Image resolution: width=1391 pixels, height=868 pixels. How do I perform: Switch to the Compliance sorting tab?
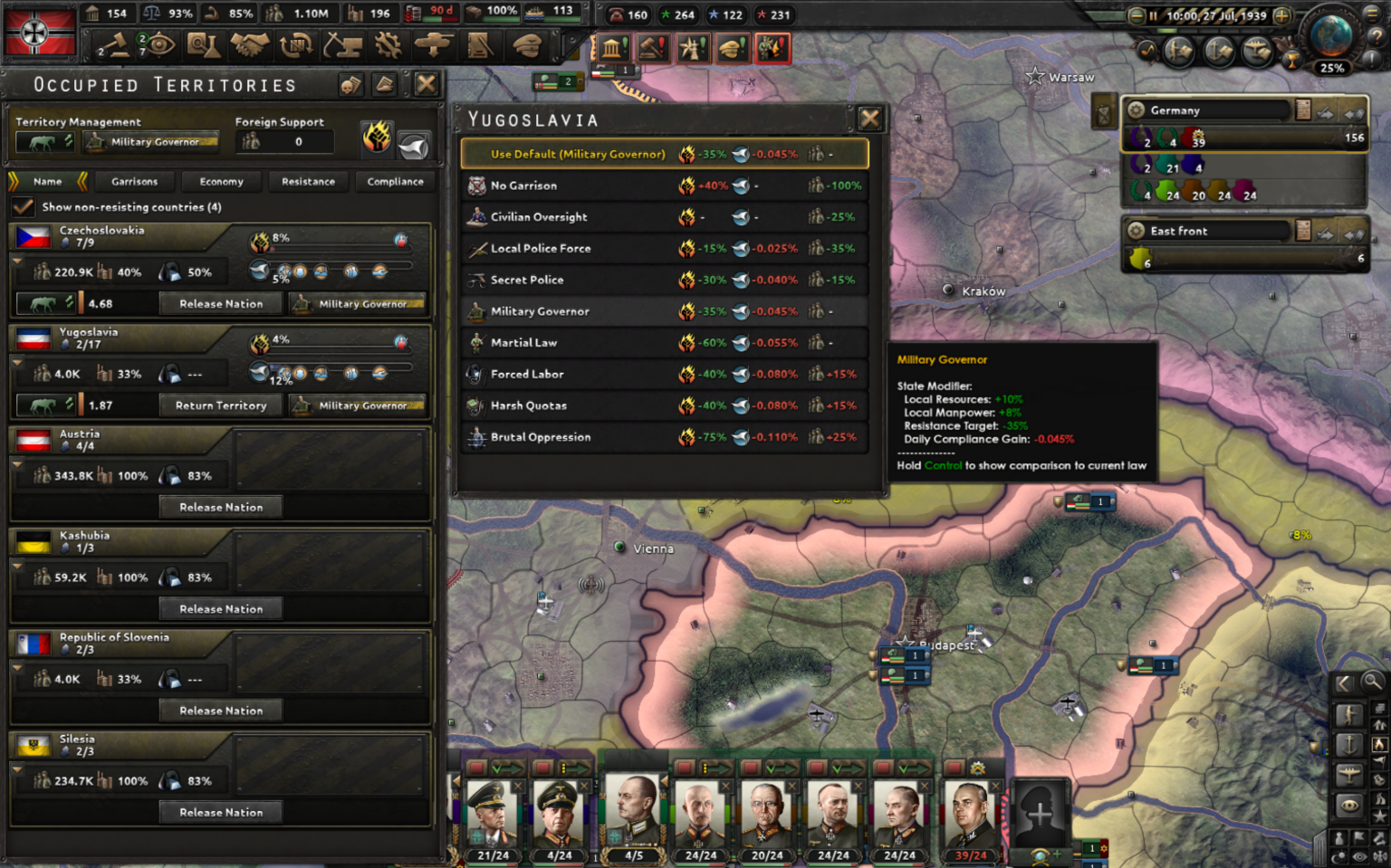[x=395, y=182]
